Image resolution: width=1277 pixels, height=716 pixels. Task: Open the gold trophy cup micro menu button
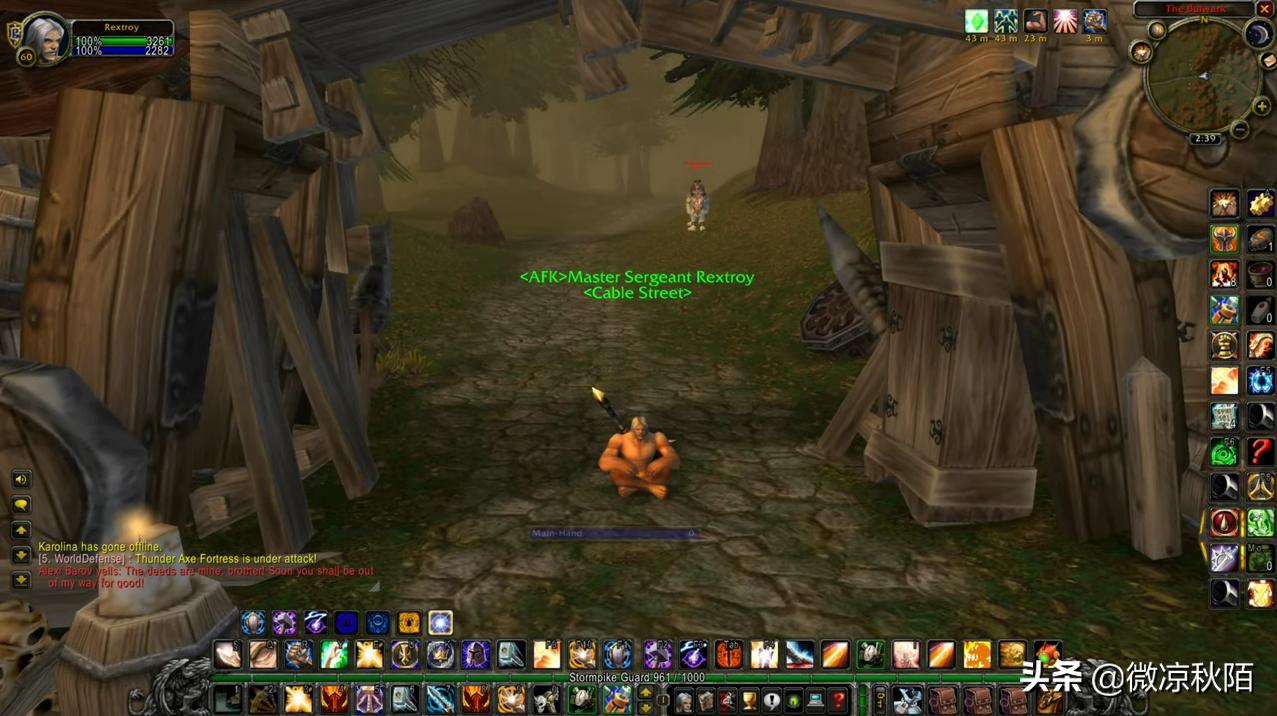click(x=749, y=700)
